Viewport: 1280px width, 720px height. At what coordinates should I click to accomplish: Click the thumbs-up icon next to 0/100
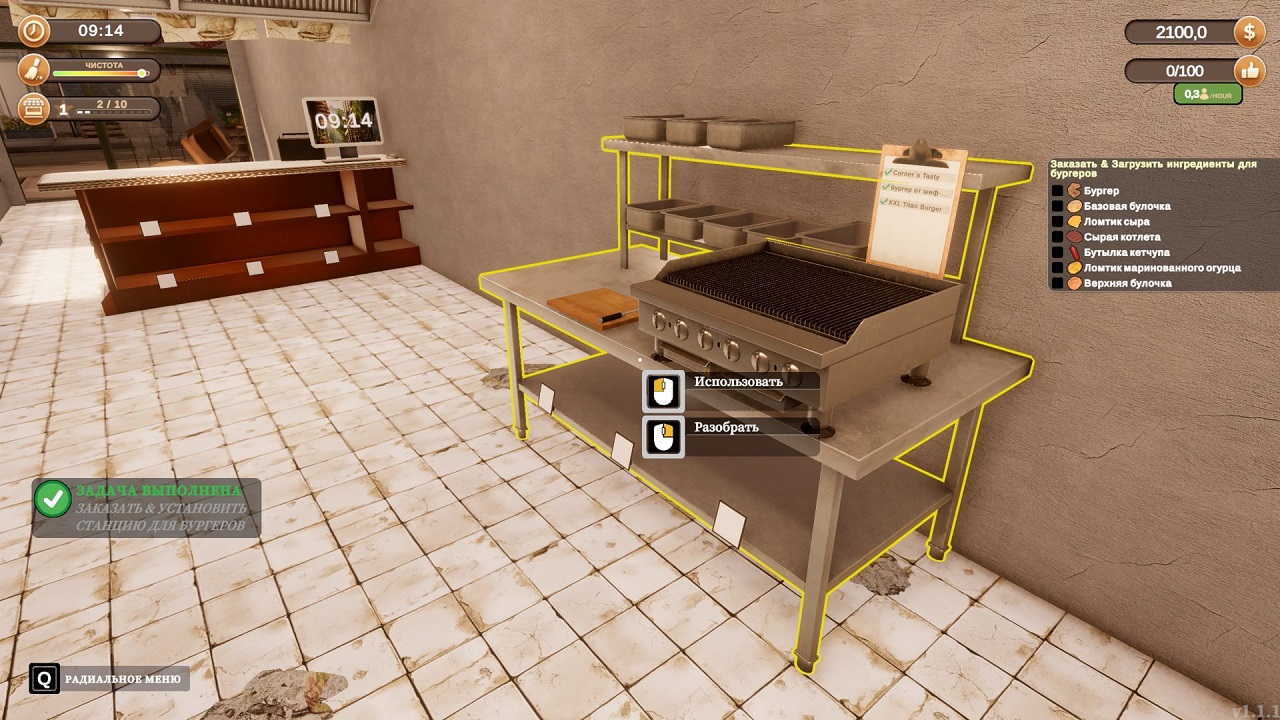click(x=1247, y=70)
